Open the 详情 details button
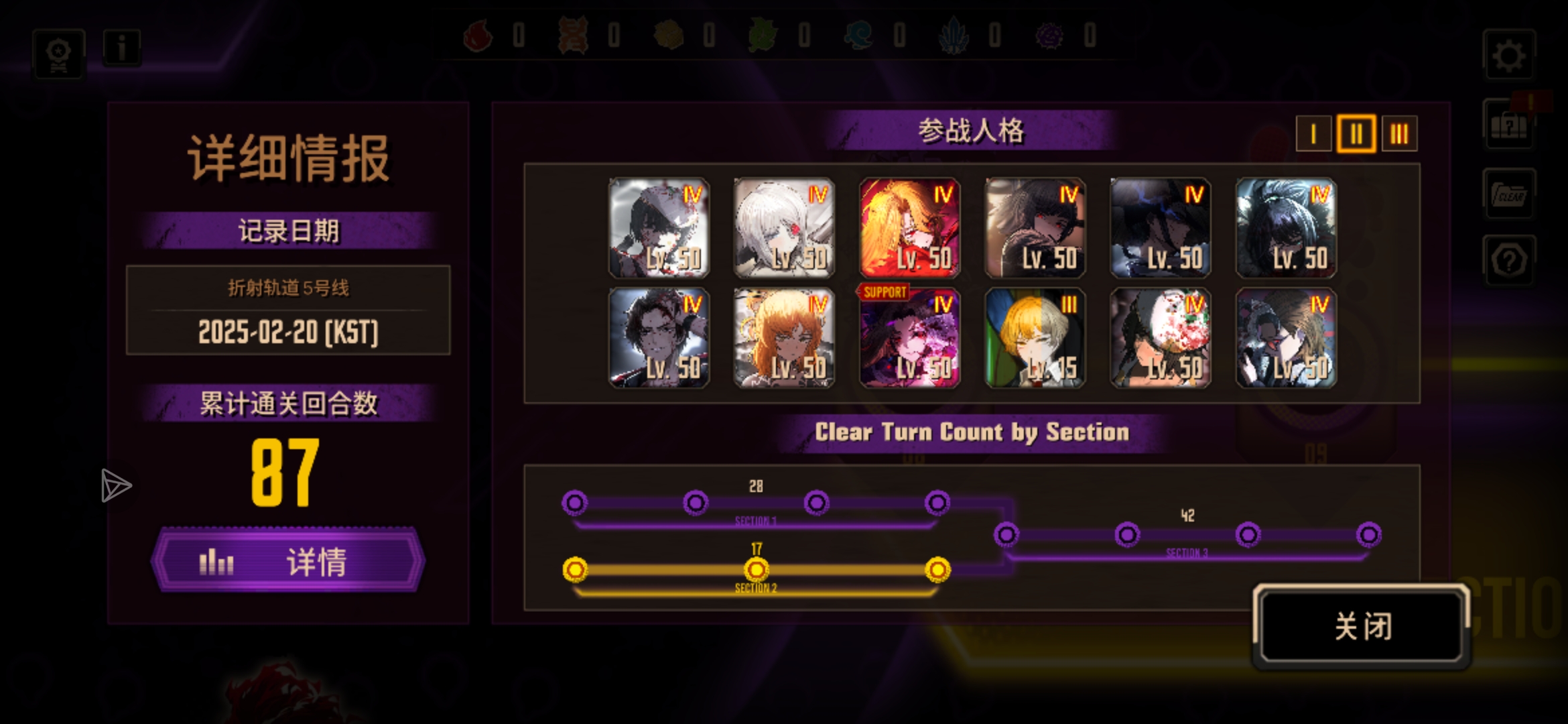The width and height of the screenshot is (1568, 724). (x=288, y=560)
